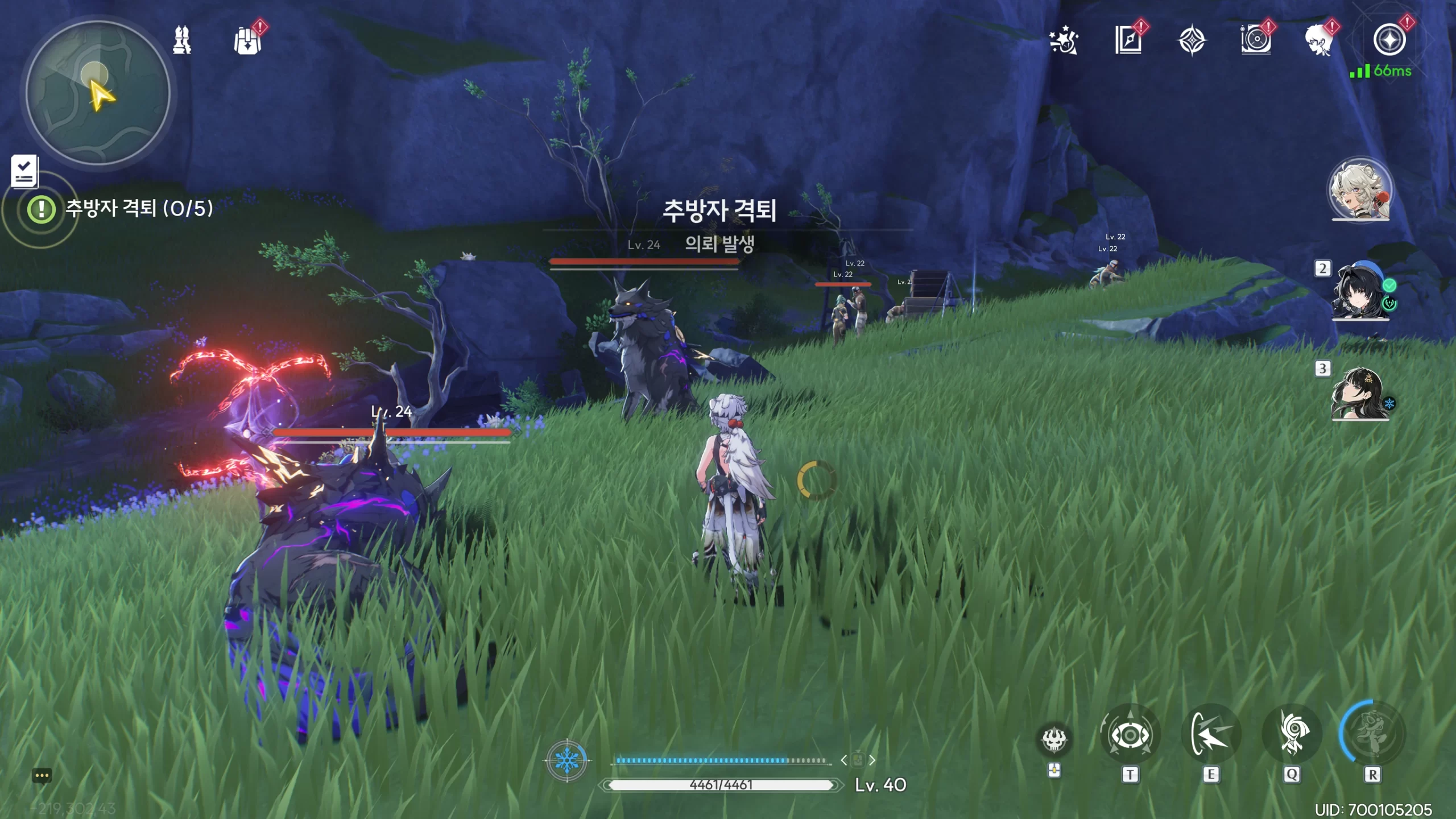The image size is (1456, 819).
Task: Open the resonator character profile icon
Action: [x=1319, y=40]
